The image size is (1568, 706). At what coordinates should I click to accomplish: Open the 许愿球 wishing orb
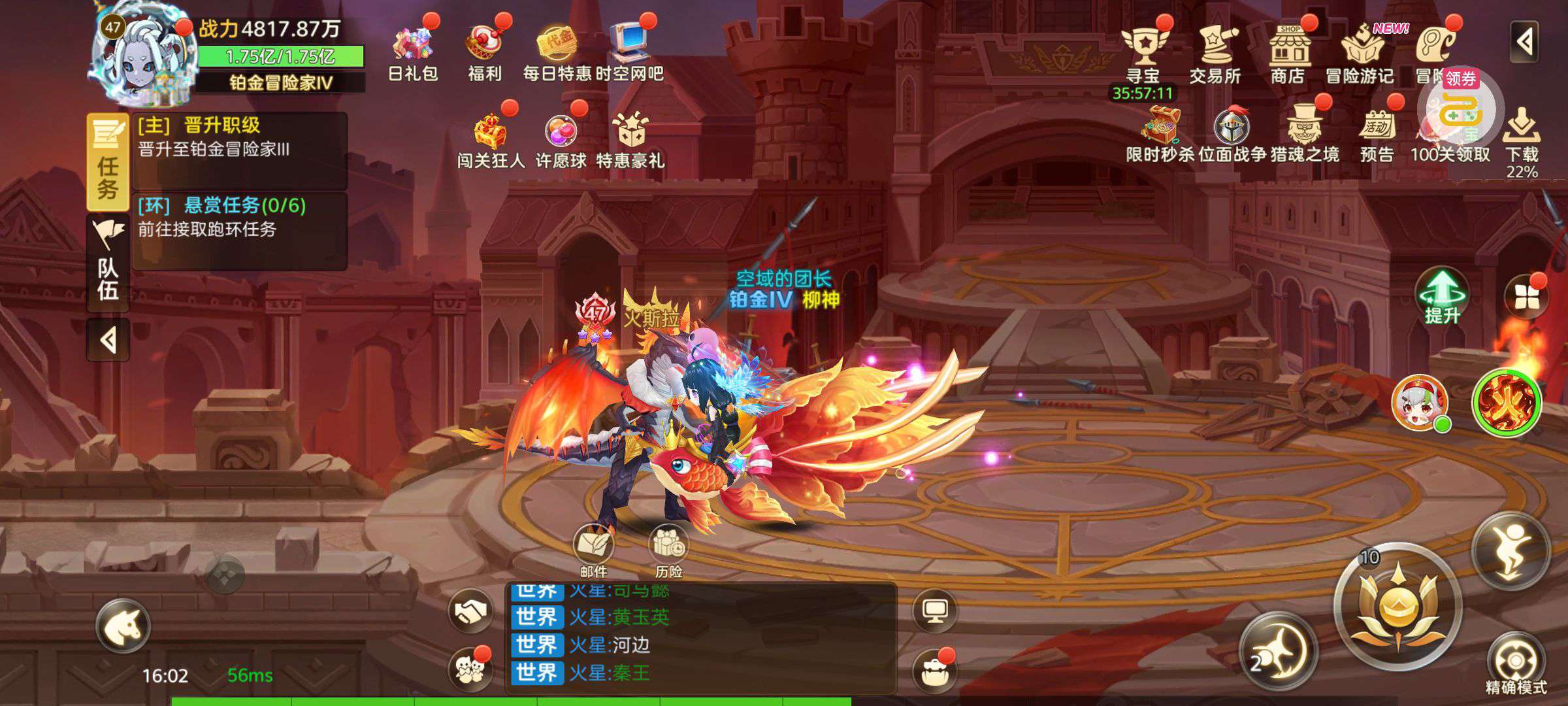pos(561,139)
